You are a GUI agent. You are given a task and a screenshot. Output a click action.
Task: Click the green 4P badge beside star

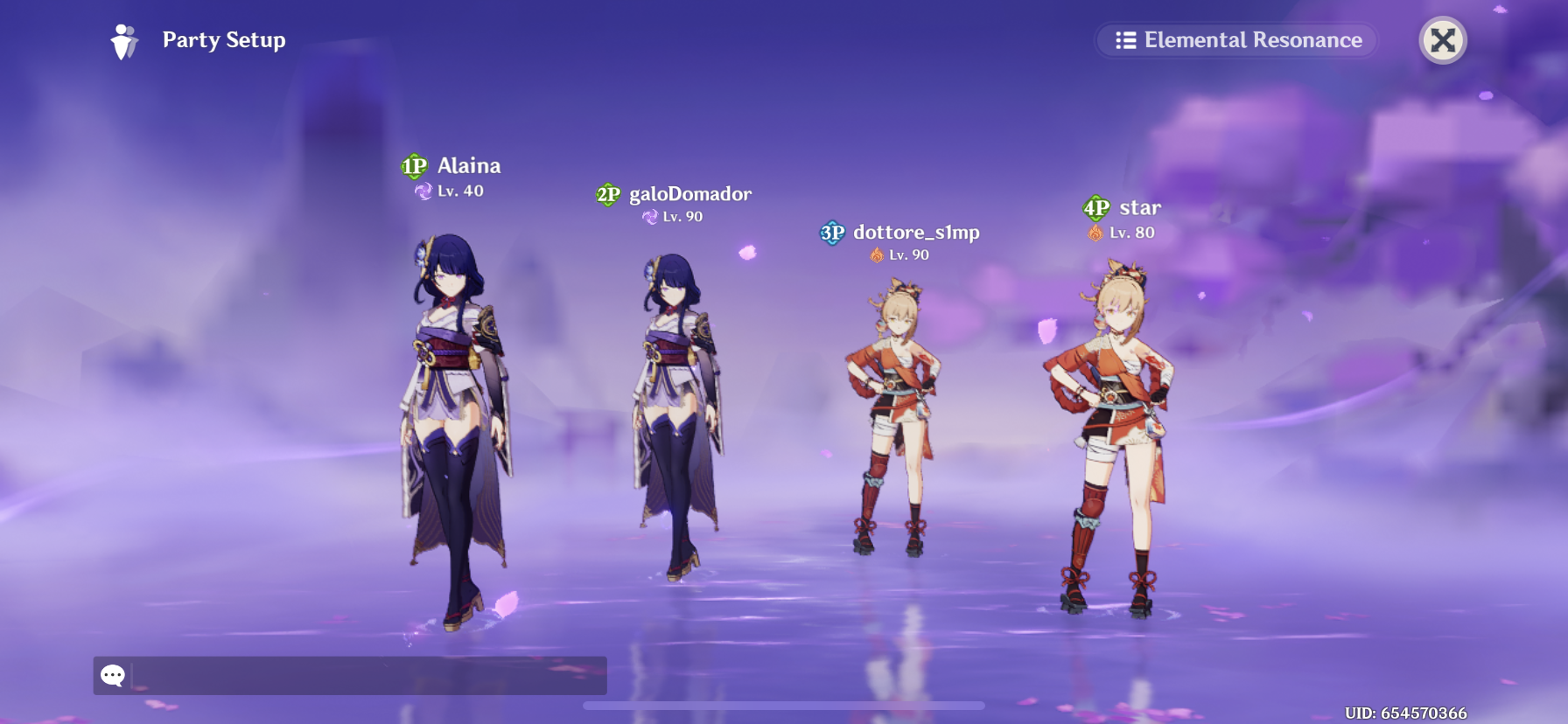tap(1095, 207)
